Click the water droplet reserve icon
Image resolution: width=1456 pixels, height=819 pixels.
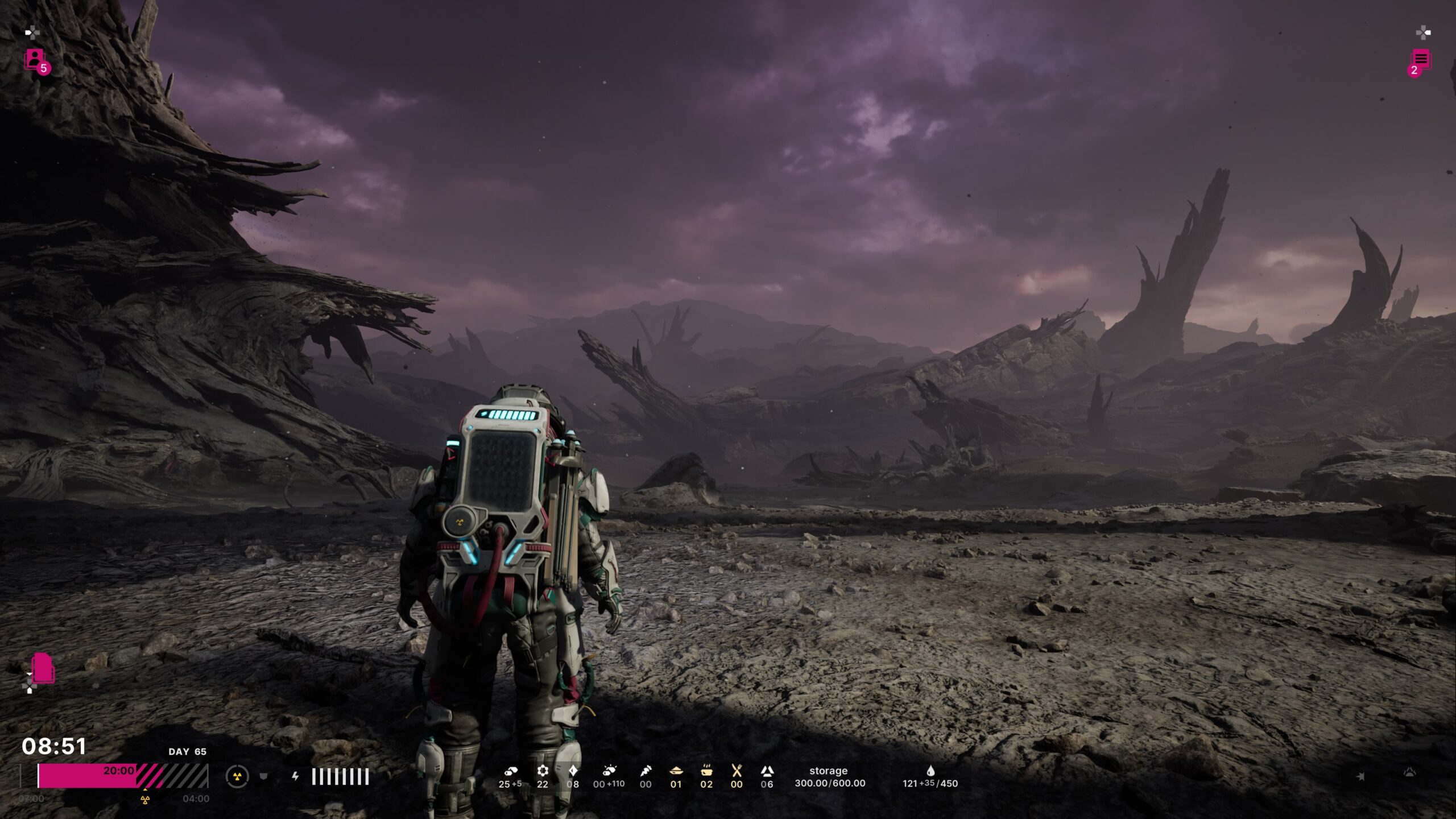coord(930,771)
